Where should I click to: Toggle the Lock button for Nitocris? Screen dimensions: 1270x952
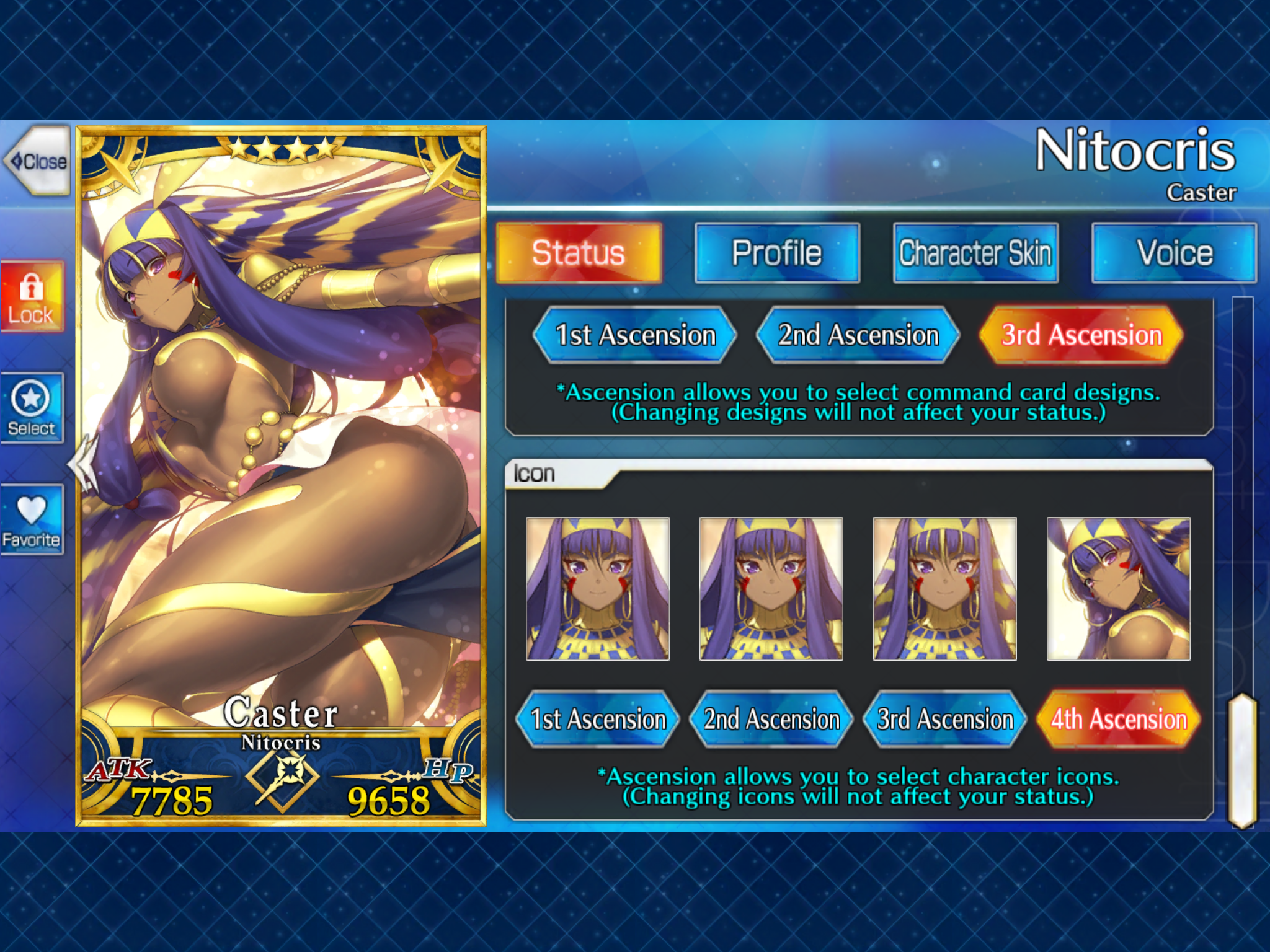(x=32, y=297)
